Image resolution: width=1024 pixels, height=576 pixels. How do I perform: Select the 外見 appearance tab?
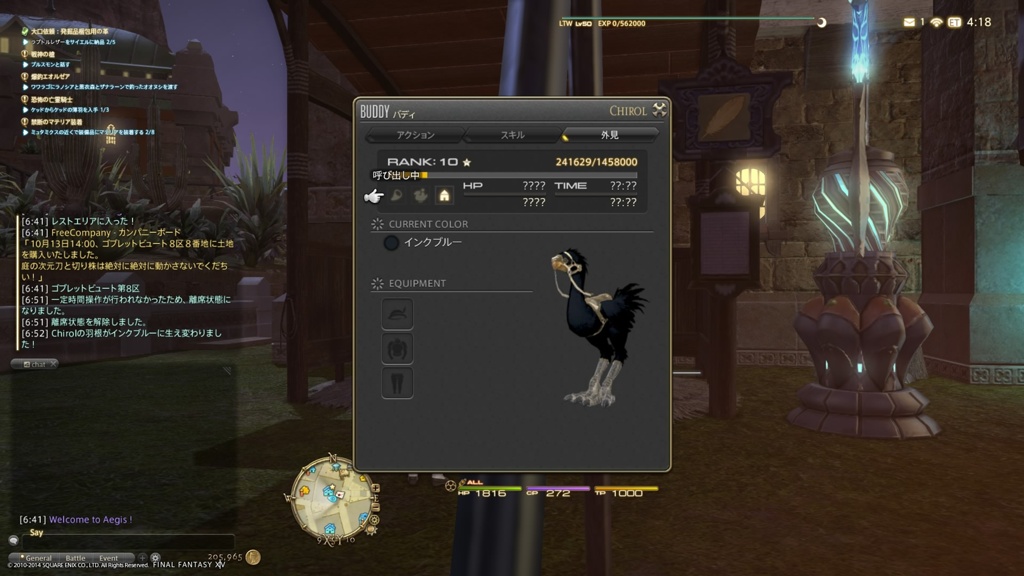pos(609,135)
